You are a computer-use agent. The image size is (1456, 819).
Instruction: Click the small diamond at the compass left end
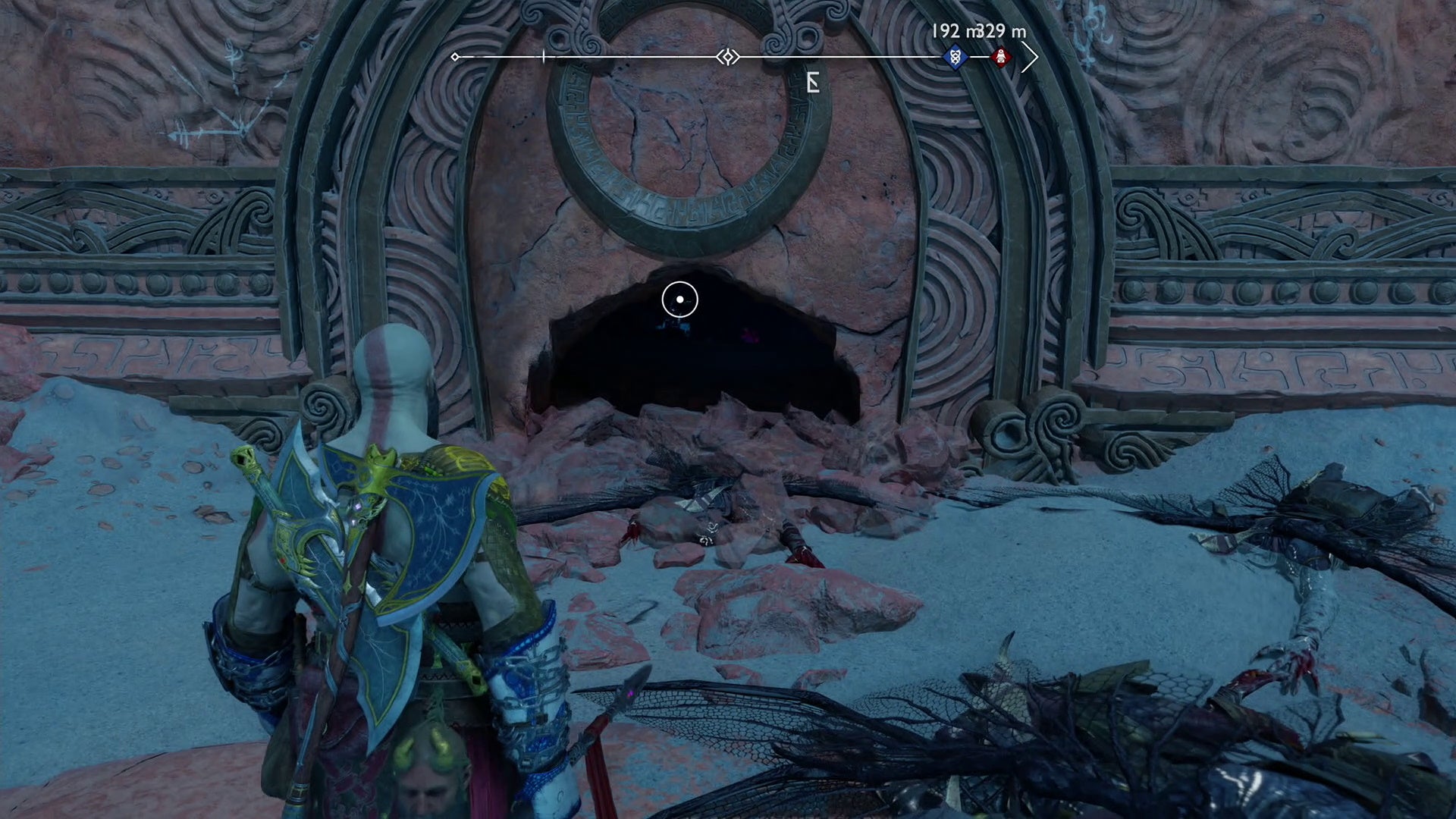456,55
